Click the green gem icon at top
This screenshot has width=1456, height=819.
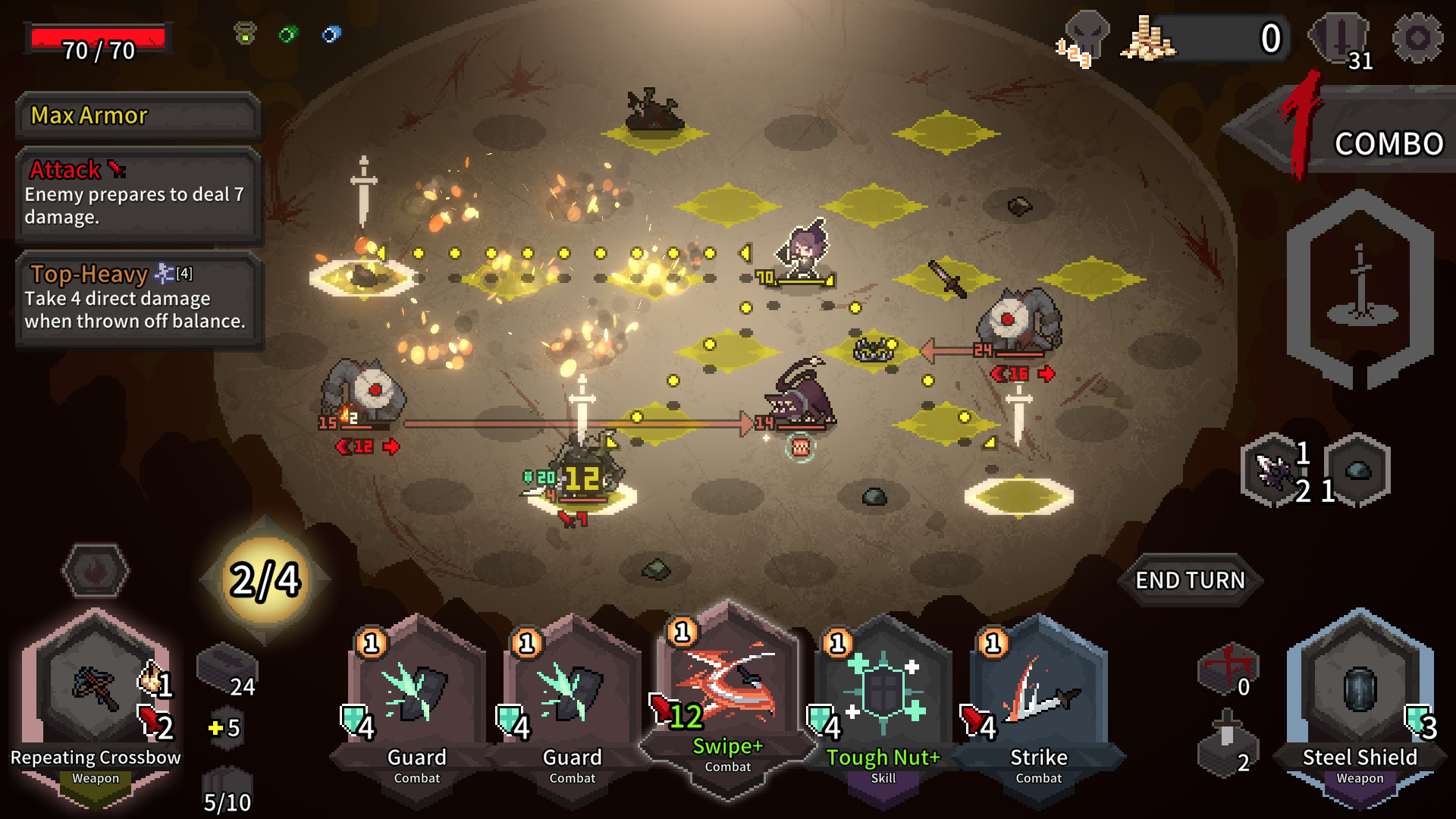(x=287, y=33)
